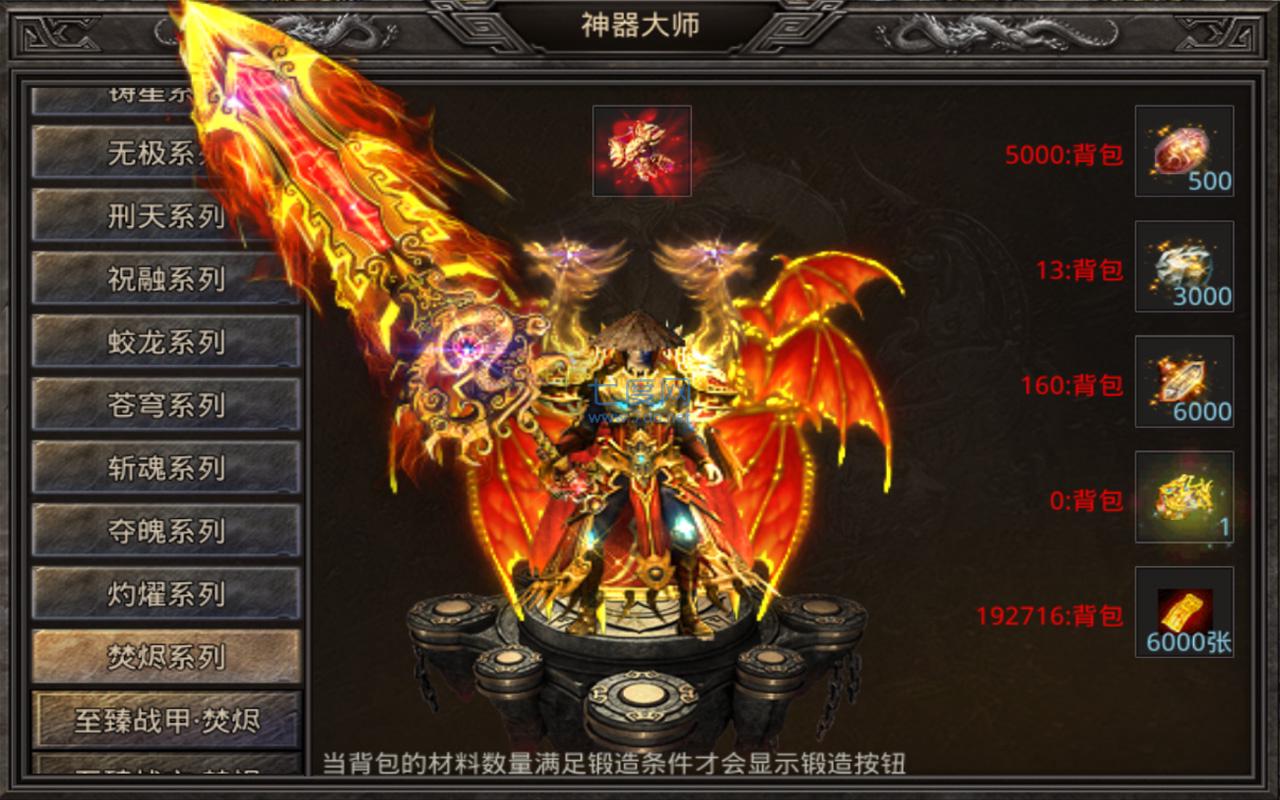
Task: Click the 苍穹系列 series button
Action: (165, 405)
